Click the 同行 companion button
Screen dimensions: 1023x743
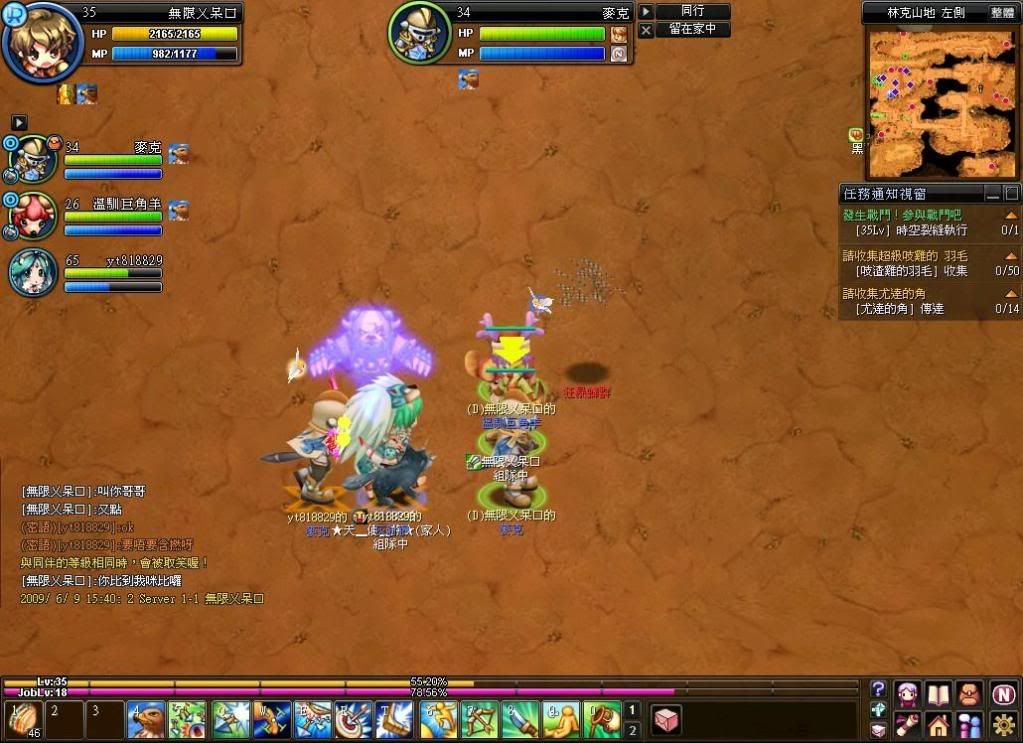click(x=692, y=11)
